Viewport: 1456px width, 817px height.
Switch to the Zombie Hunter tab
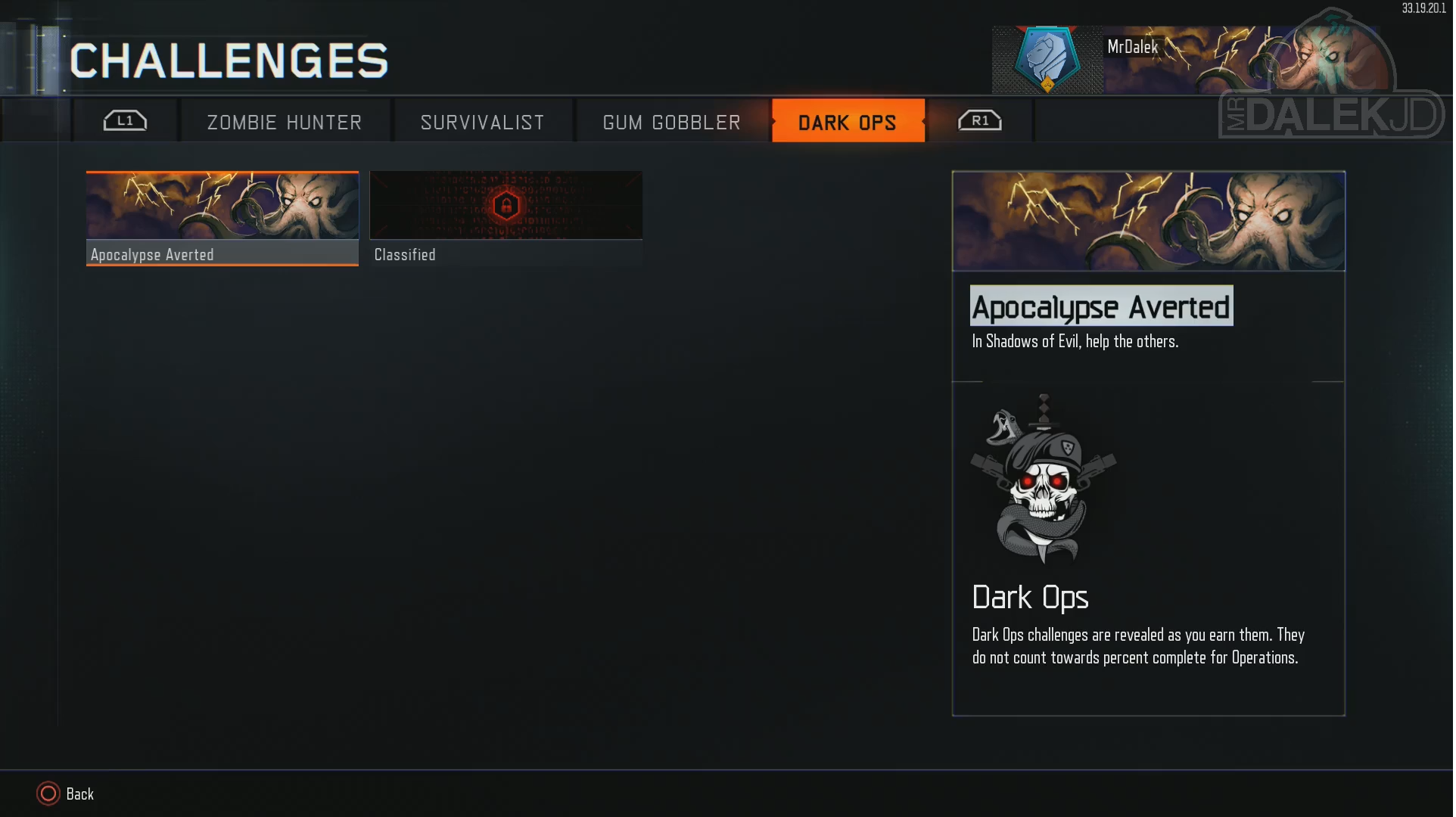284,121
